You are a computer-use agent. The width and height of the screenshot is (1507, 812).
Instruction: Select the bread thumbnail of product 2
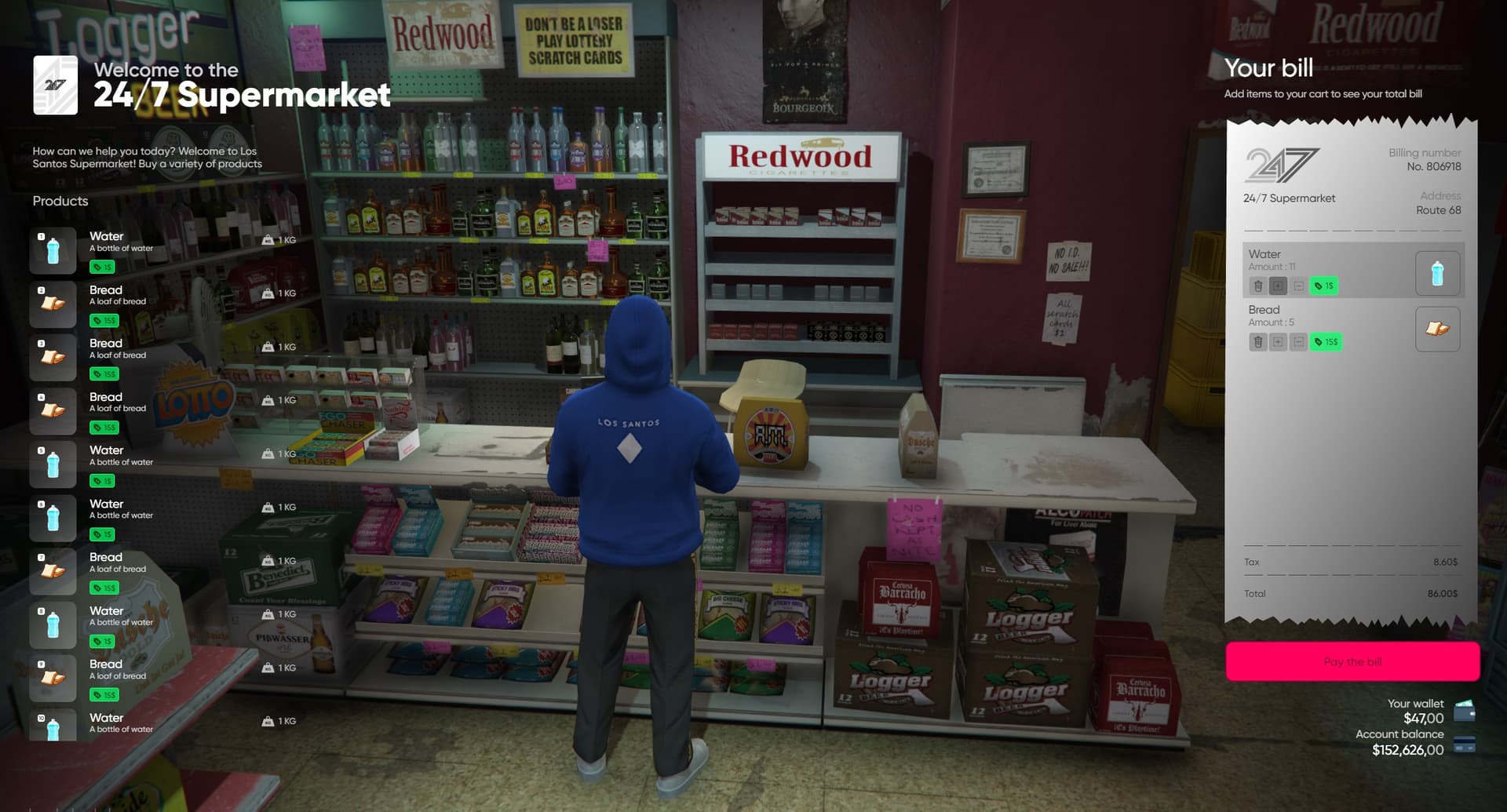click(x=52, y=304)
